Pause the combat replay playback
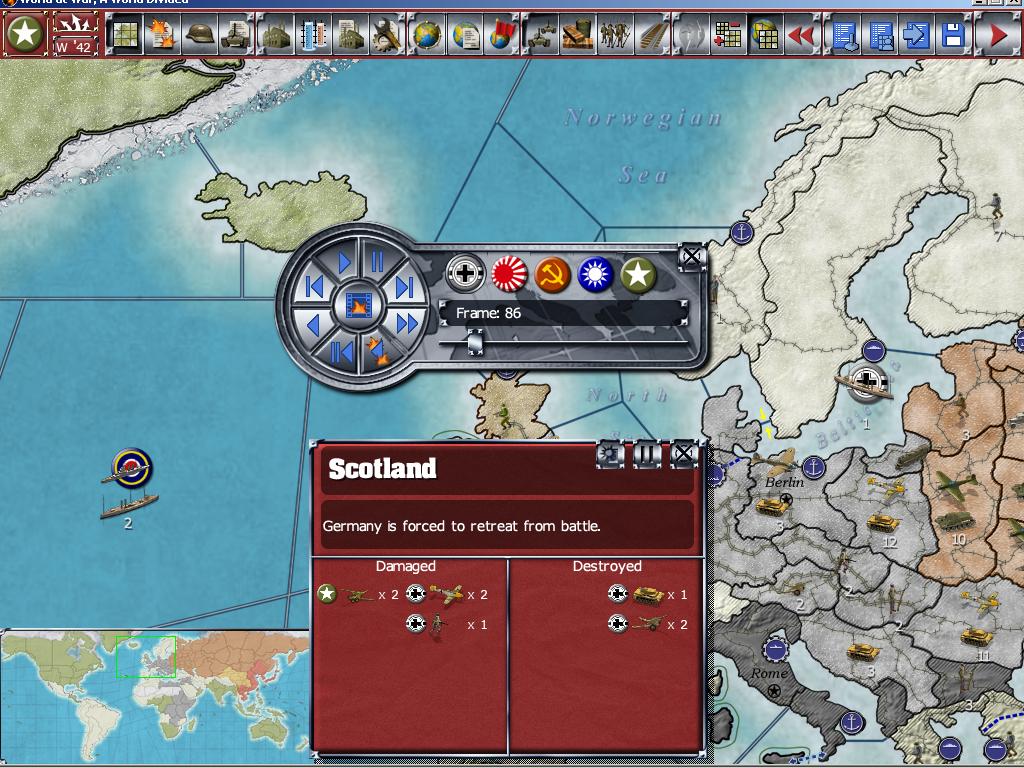This screenshot has height=768, width=1024. 378,262
